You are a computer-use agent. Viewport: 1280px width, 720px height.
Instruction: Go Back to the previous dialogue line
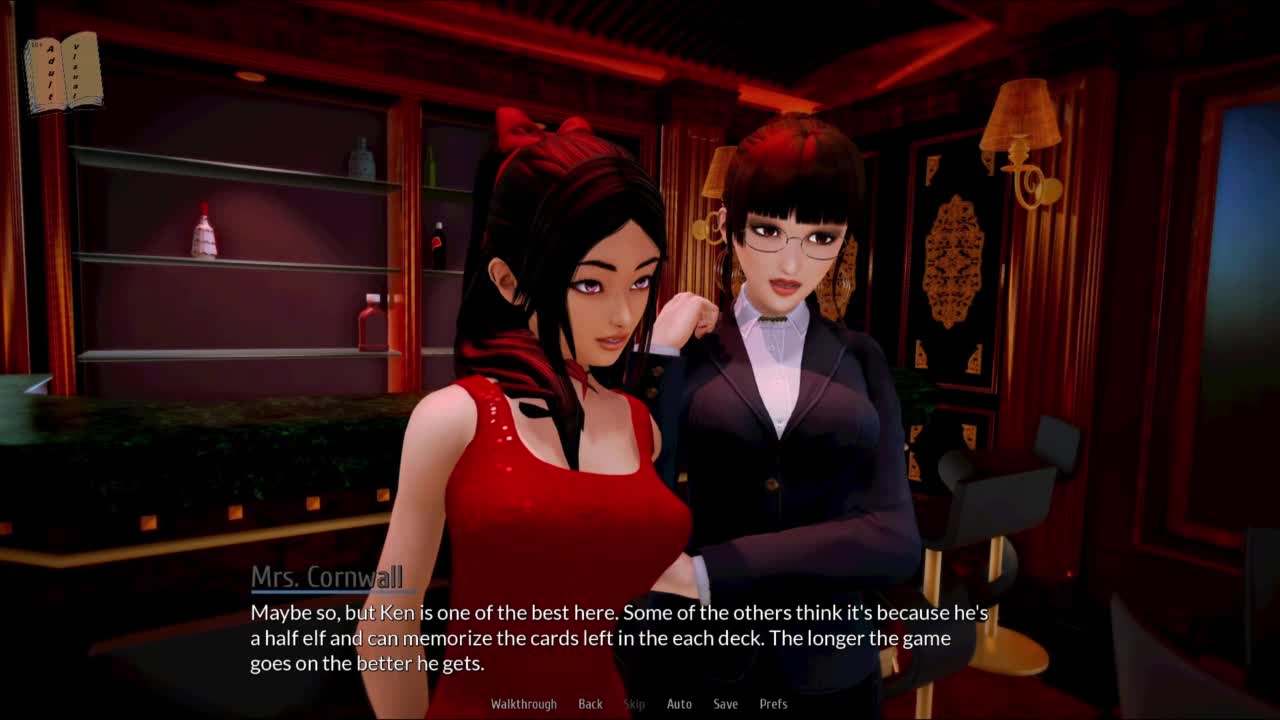tap(590, 704)
